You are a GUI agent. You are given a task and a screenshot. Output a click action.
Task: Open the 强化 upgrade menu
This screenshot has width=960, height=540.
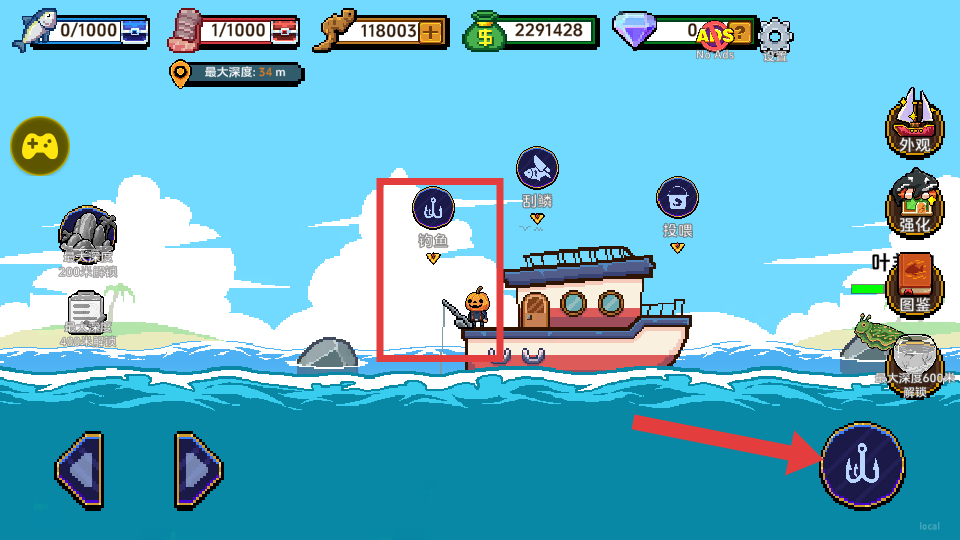tap(914, 203)
